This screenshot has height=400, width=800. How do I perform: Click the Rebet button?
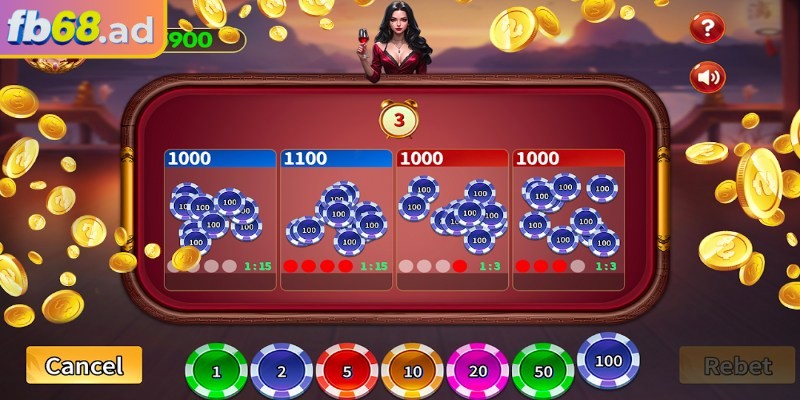point(737,366)
